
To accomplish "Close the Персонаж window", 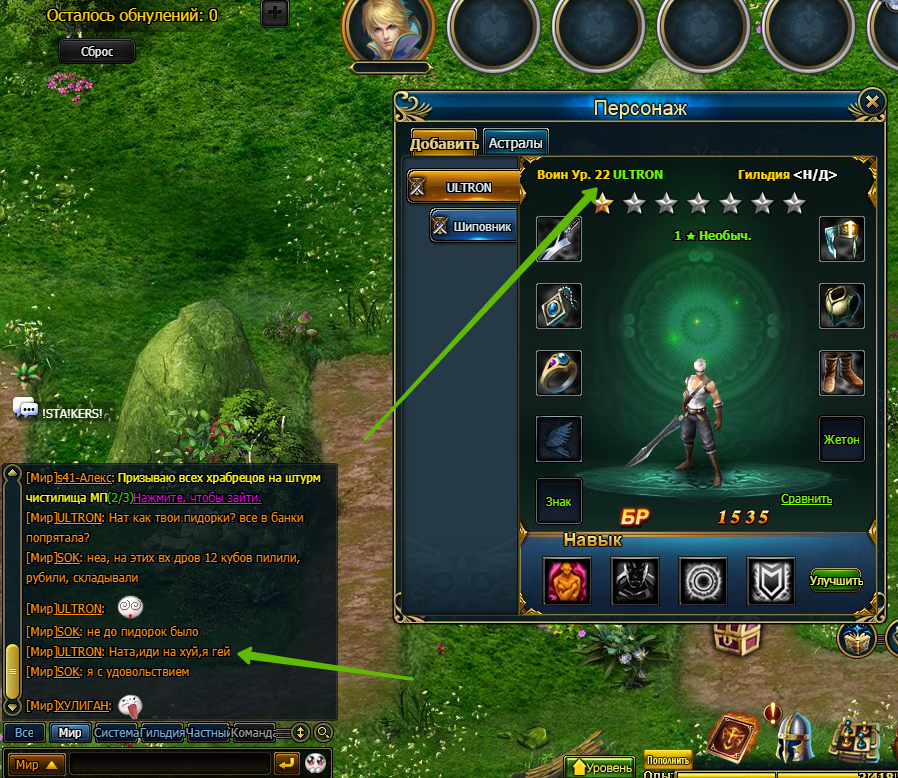I will (x=872, y=102).
